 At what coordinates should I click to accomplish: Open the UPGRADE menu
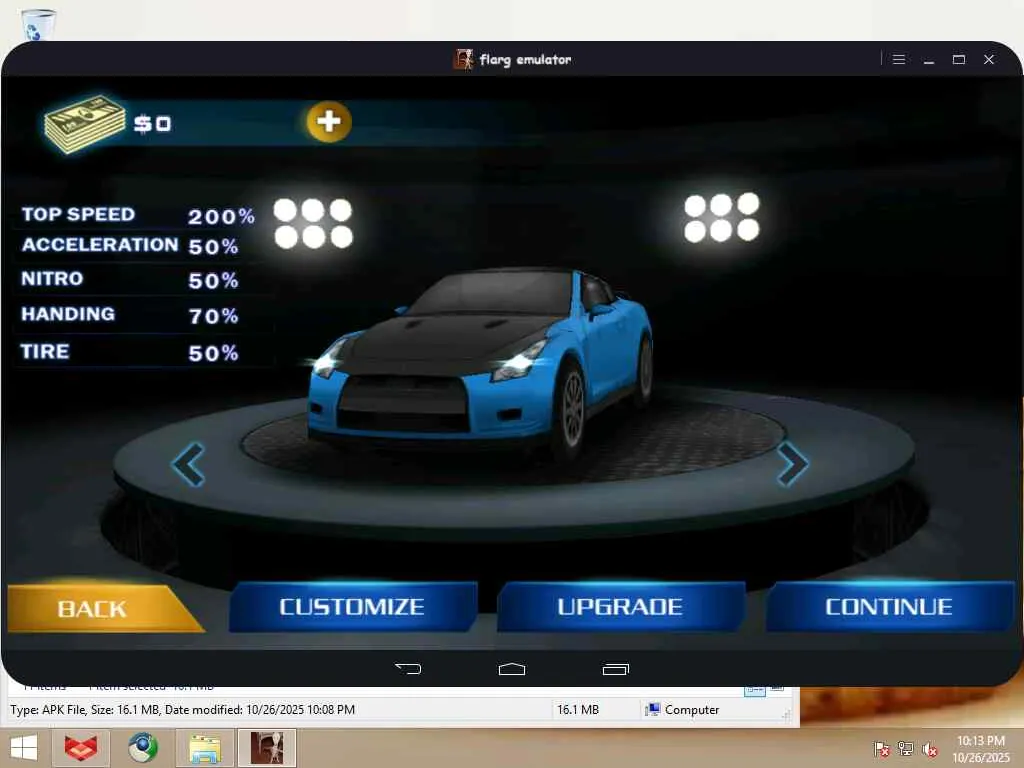click(620, 607)
